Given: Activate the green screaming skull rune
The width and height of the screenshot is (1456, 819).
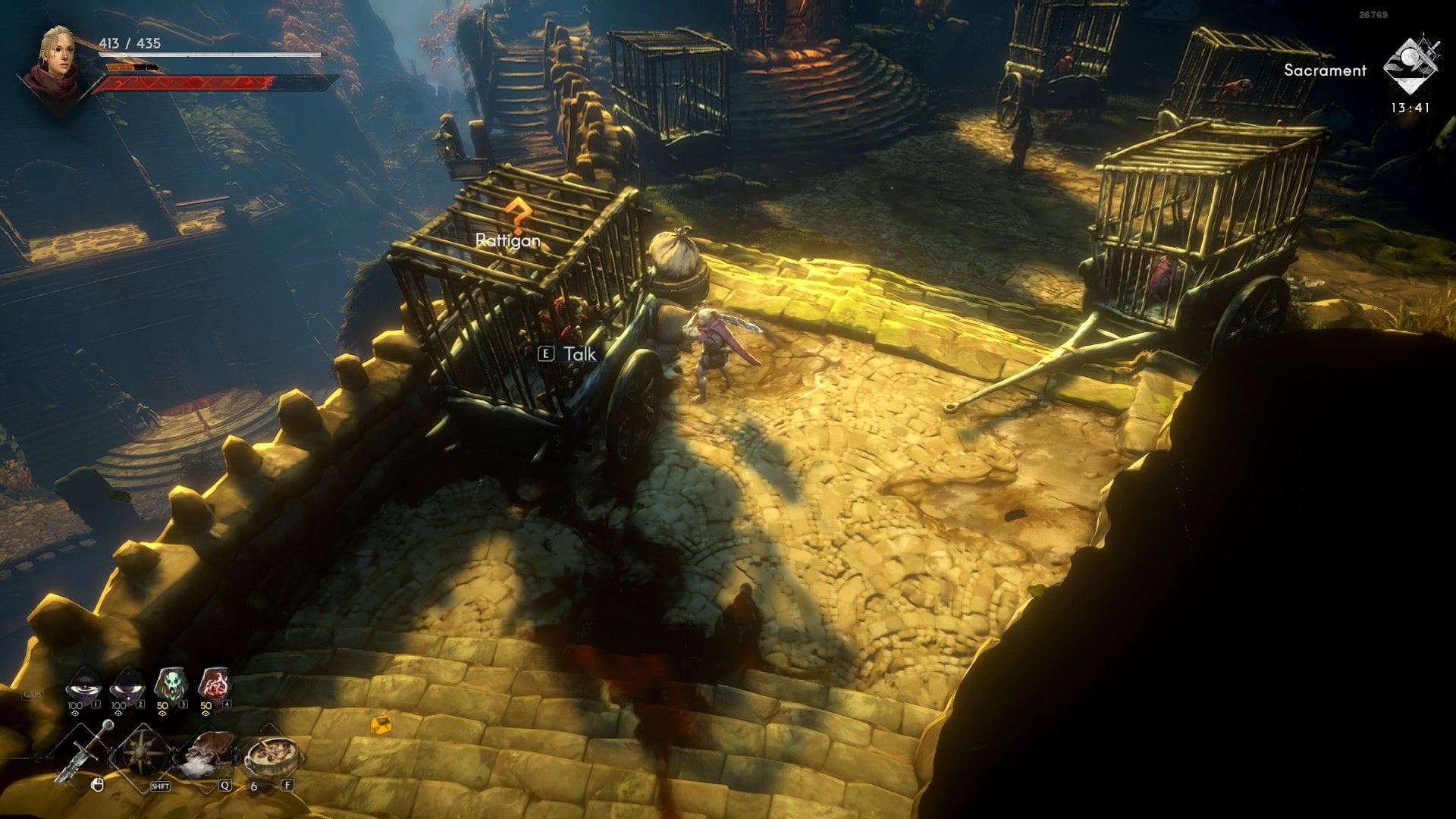Looking at the screenshot, I should (x=170, y=686).
